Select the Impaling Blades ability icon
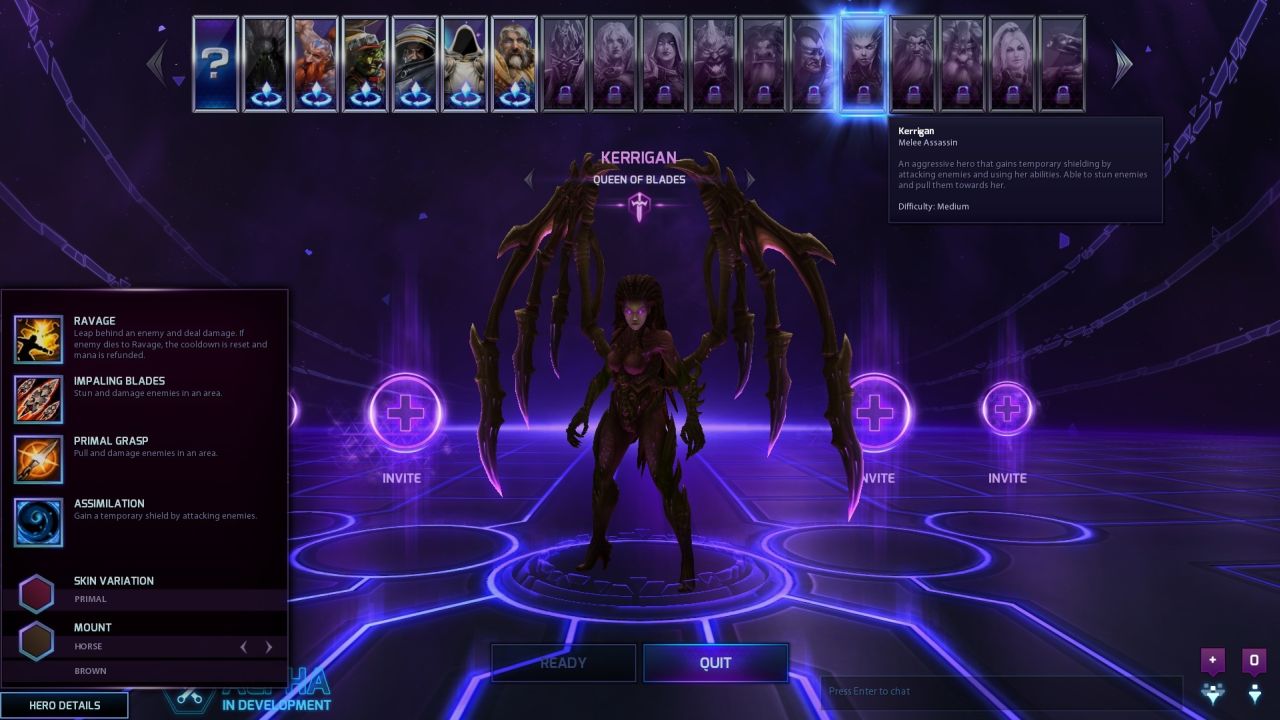The height and width of the screenshot is (720, 1280). 39,399
